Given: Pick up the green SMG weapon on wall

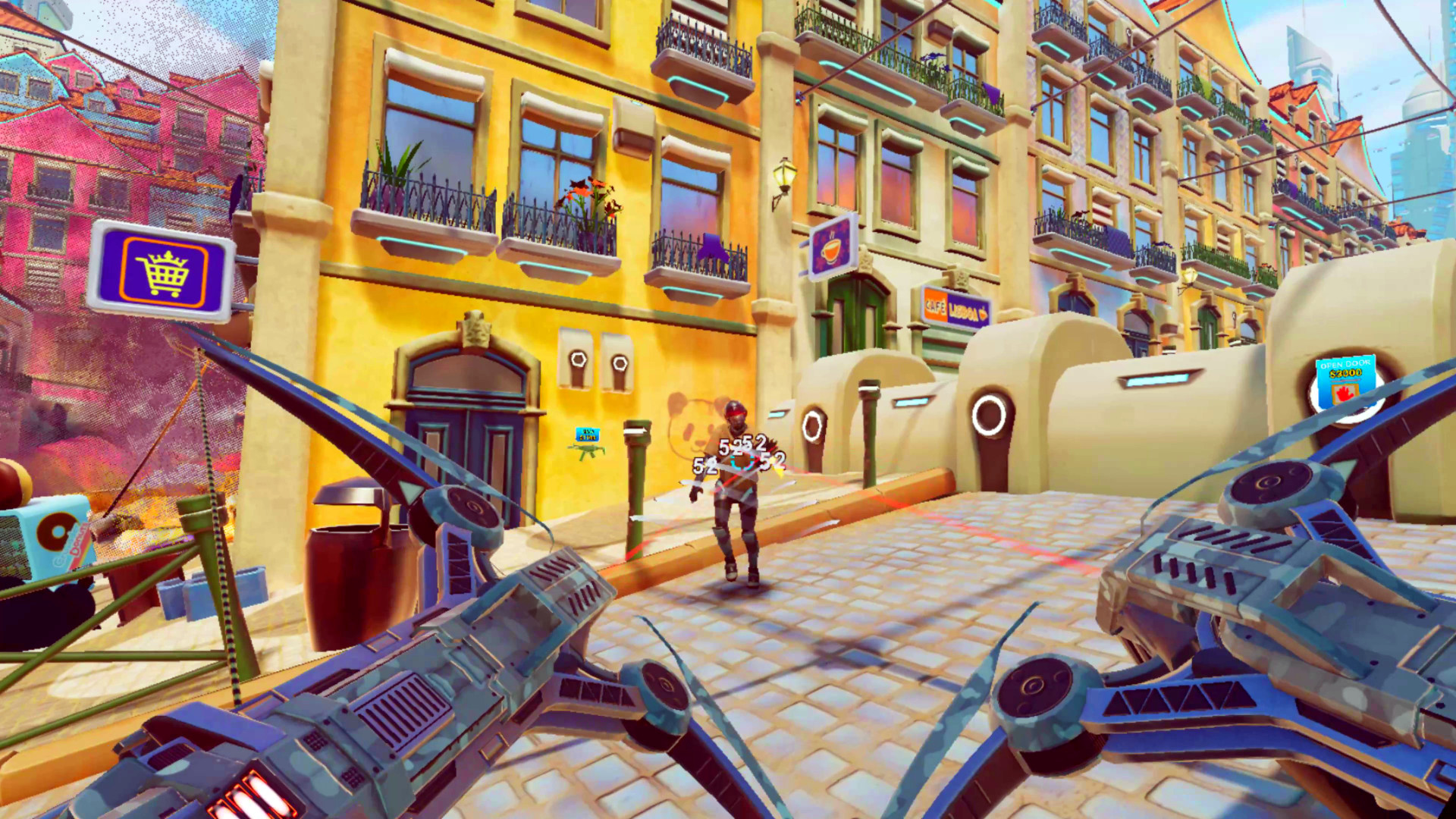Looking at the screenshot, I should click(589, 452).
